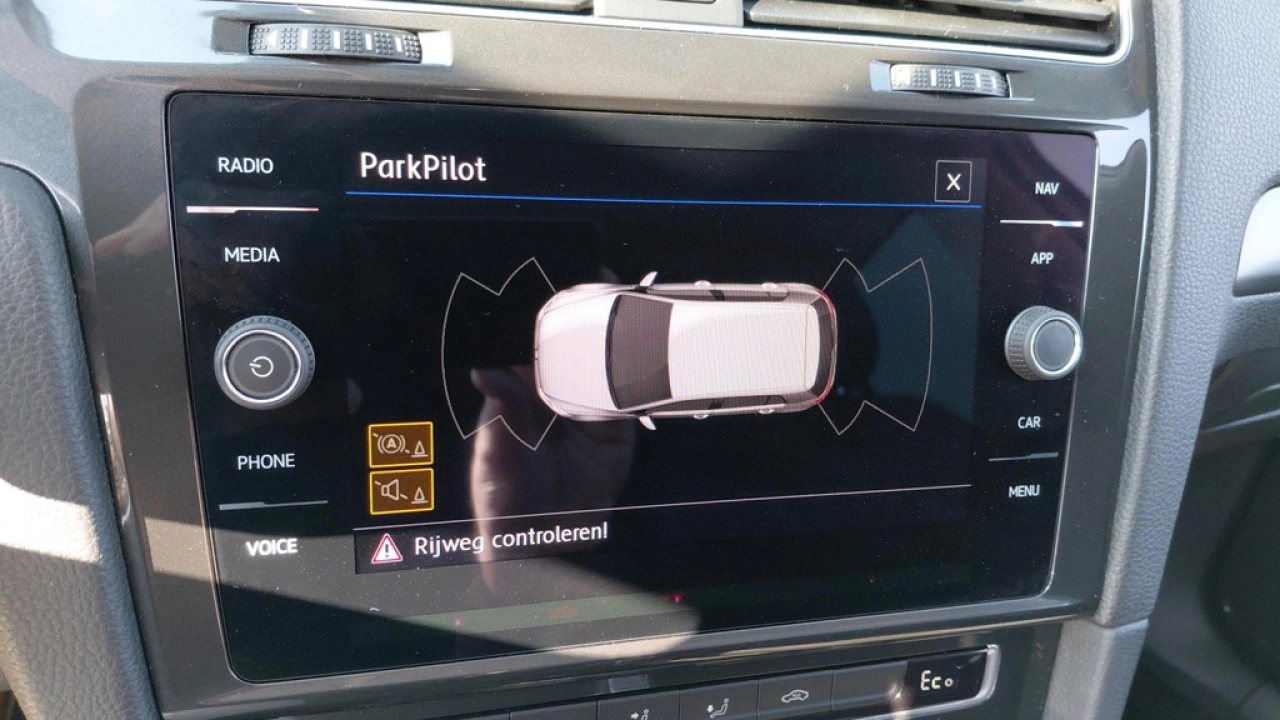The width and height of the screenshot is (1280, 720).
Task: Open the MENU screen
Action: (1026, 490)
